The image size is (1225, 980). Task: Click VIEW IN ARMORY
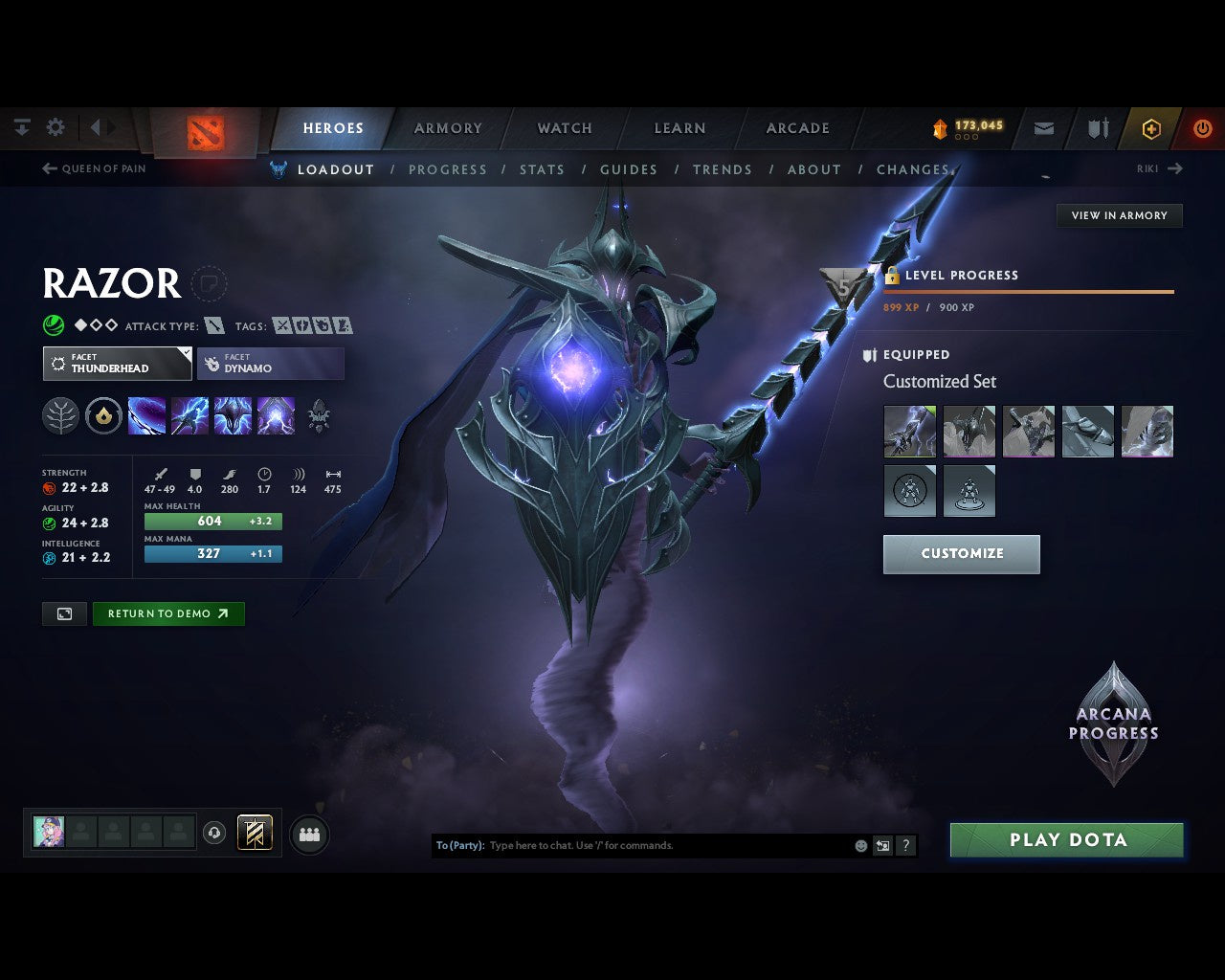1118,215
